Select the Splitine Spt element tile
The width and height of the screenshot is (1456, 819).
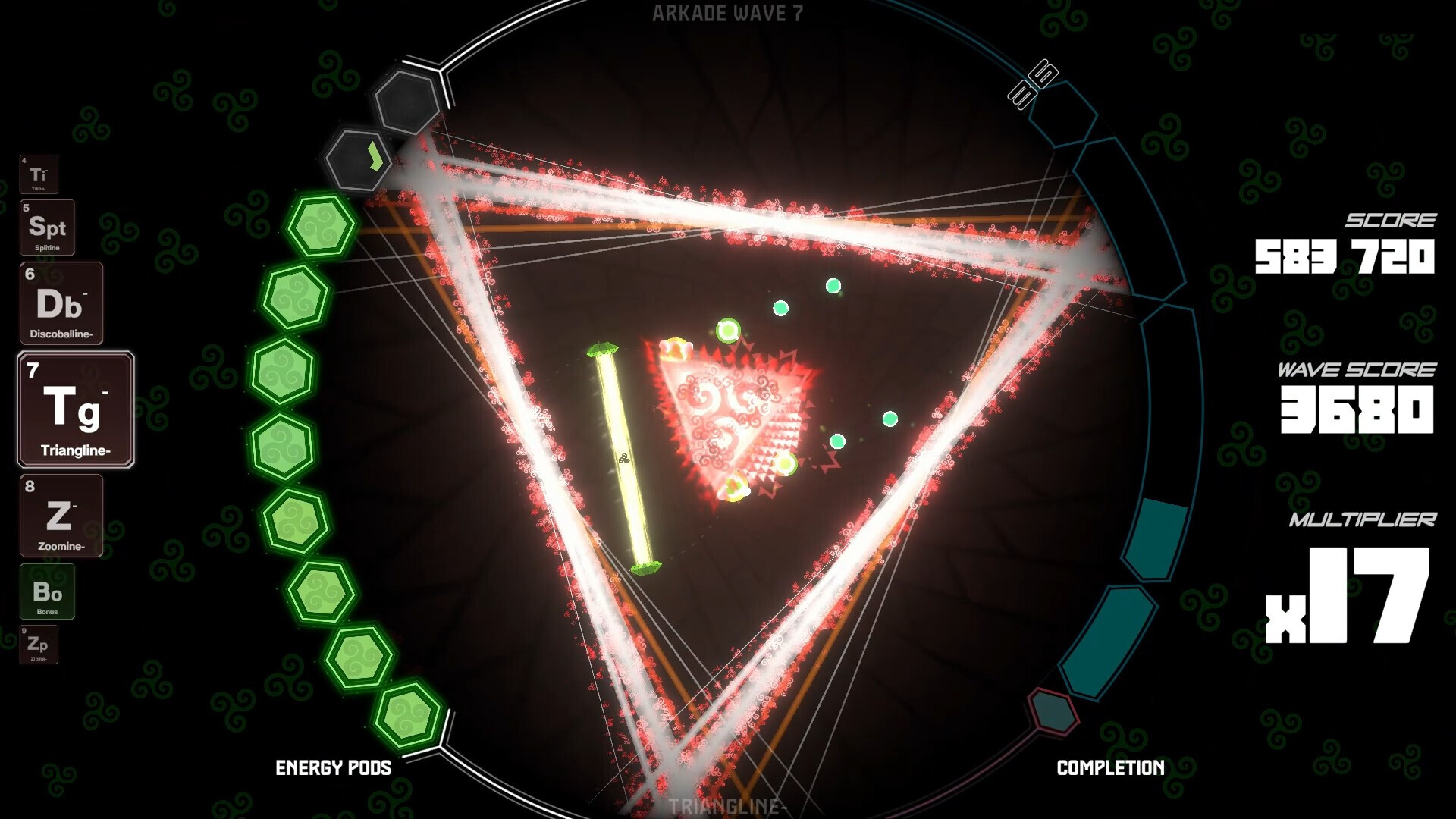(47, 228)
